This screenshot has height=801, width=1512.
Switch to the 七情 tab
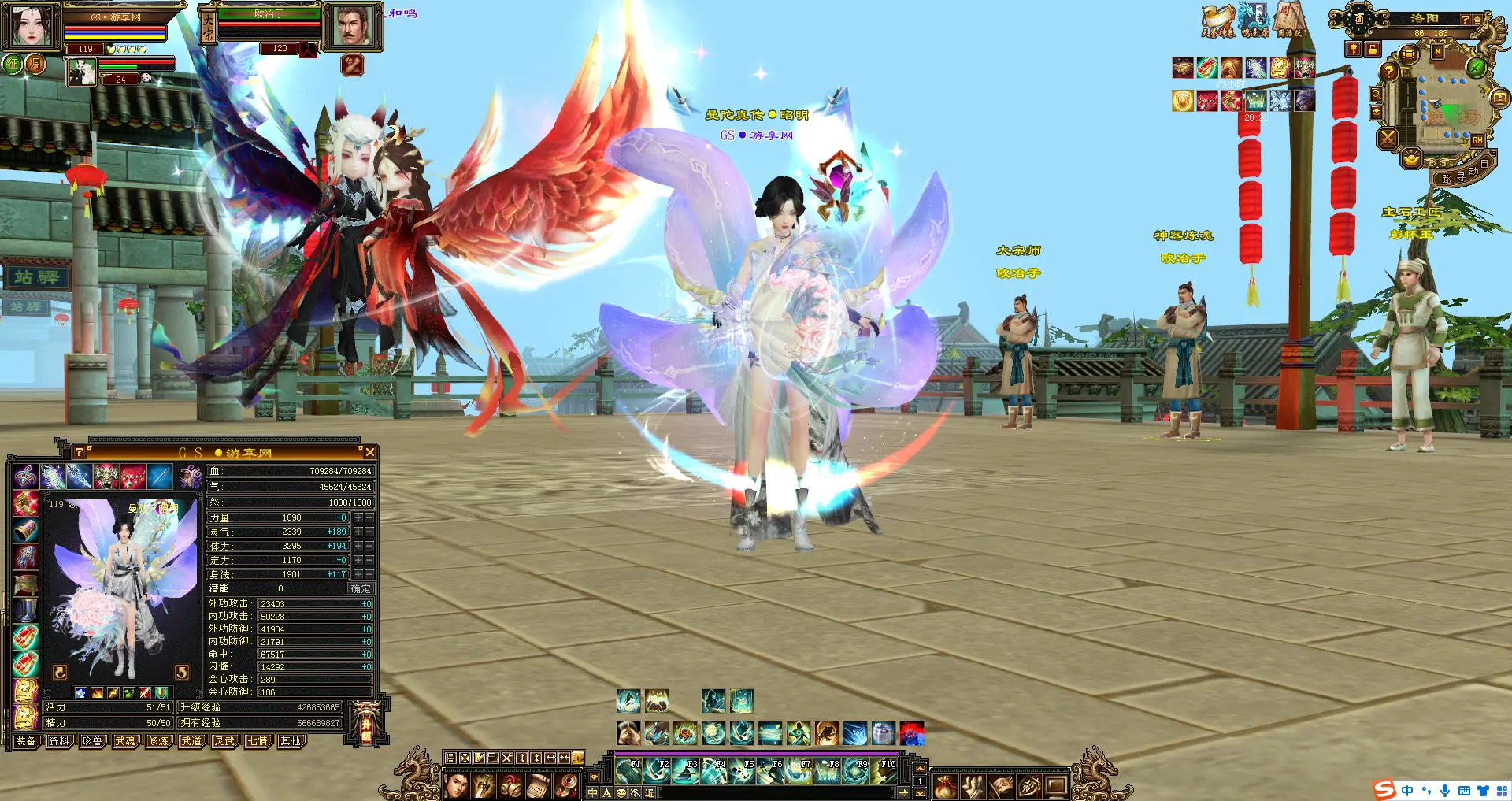tap(258, 741)
